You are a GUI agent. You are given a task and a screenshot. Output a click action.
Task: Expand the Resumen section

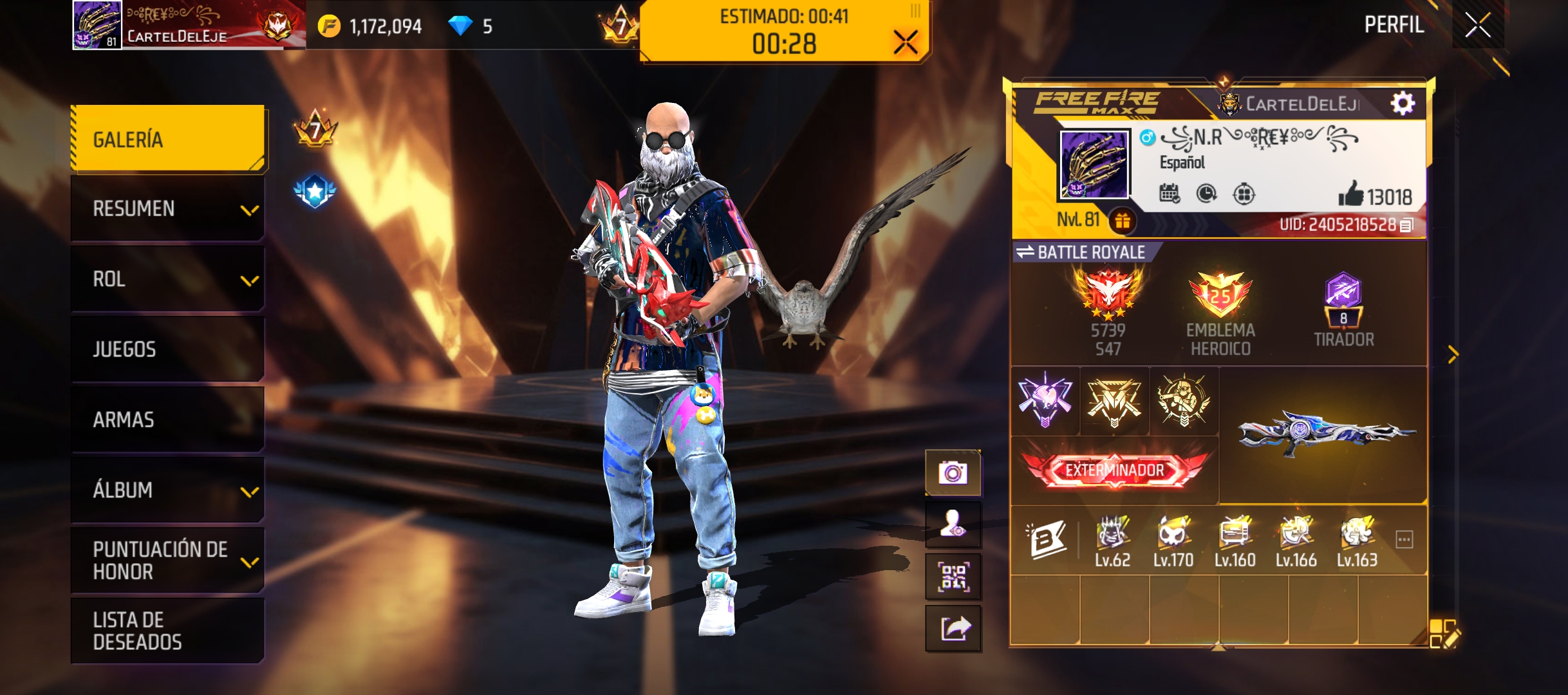click(169, 209)
